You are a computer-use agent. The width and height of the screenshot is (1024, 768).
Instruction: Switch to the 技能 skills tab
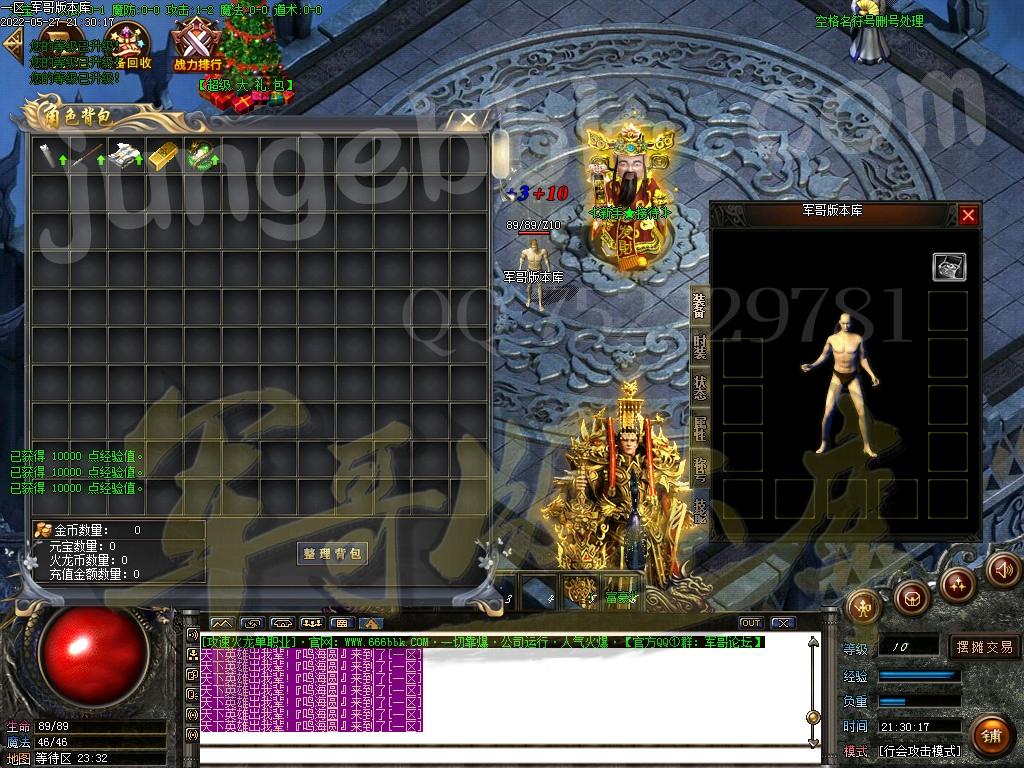coord(700,510)
